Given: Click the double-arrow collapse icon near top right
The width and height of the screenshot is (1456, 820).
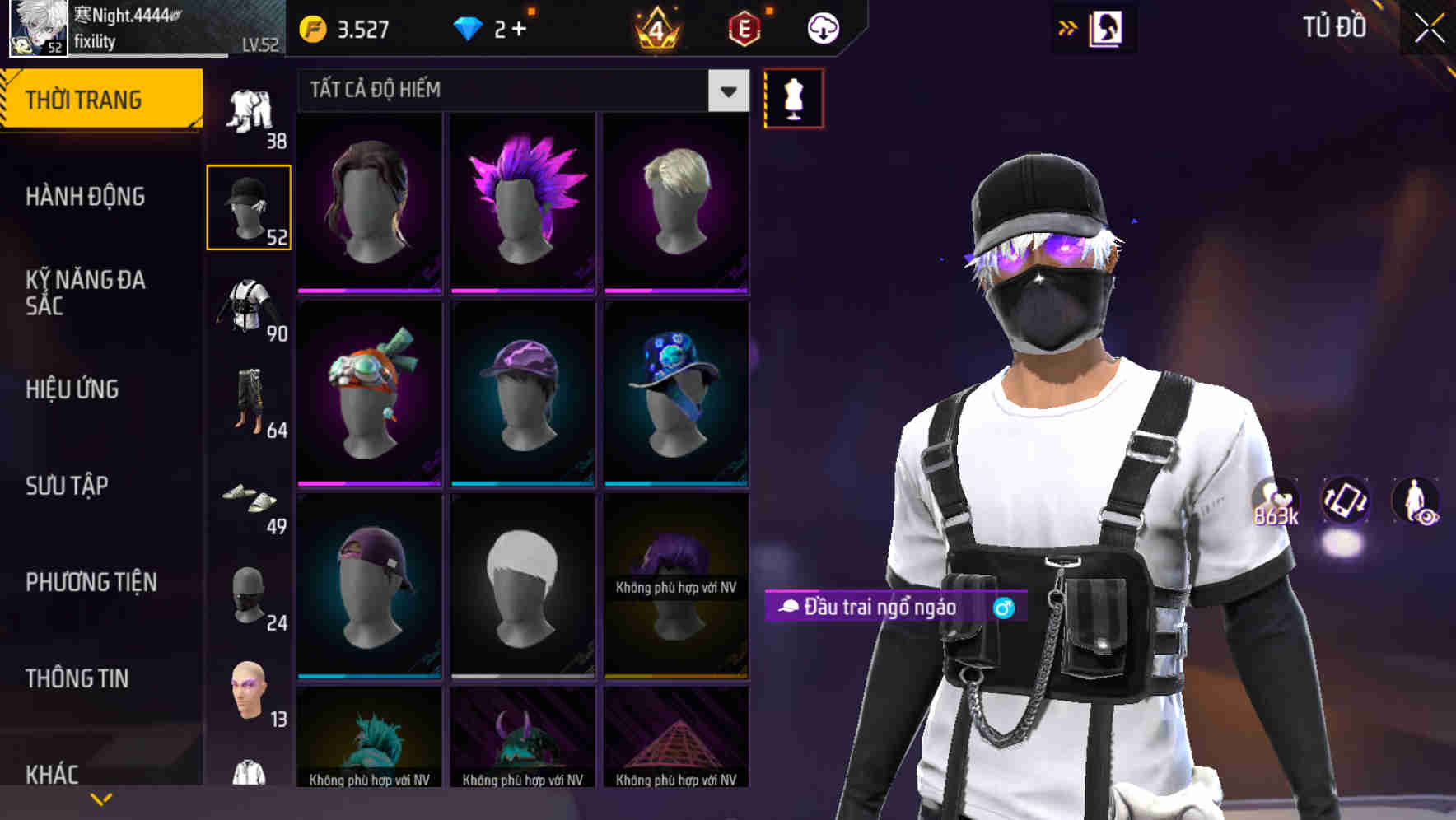Looking at the screenshot, I should pos(1068,26).
